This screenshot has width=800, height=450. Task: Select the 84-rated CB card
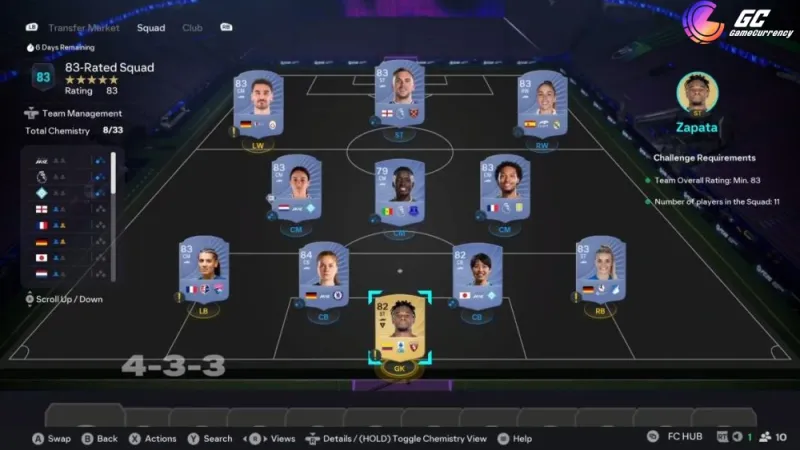tap(323, 273)
